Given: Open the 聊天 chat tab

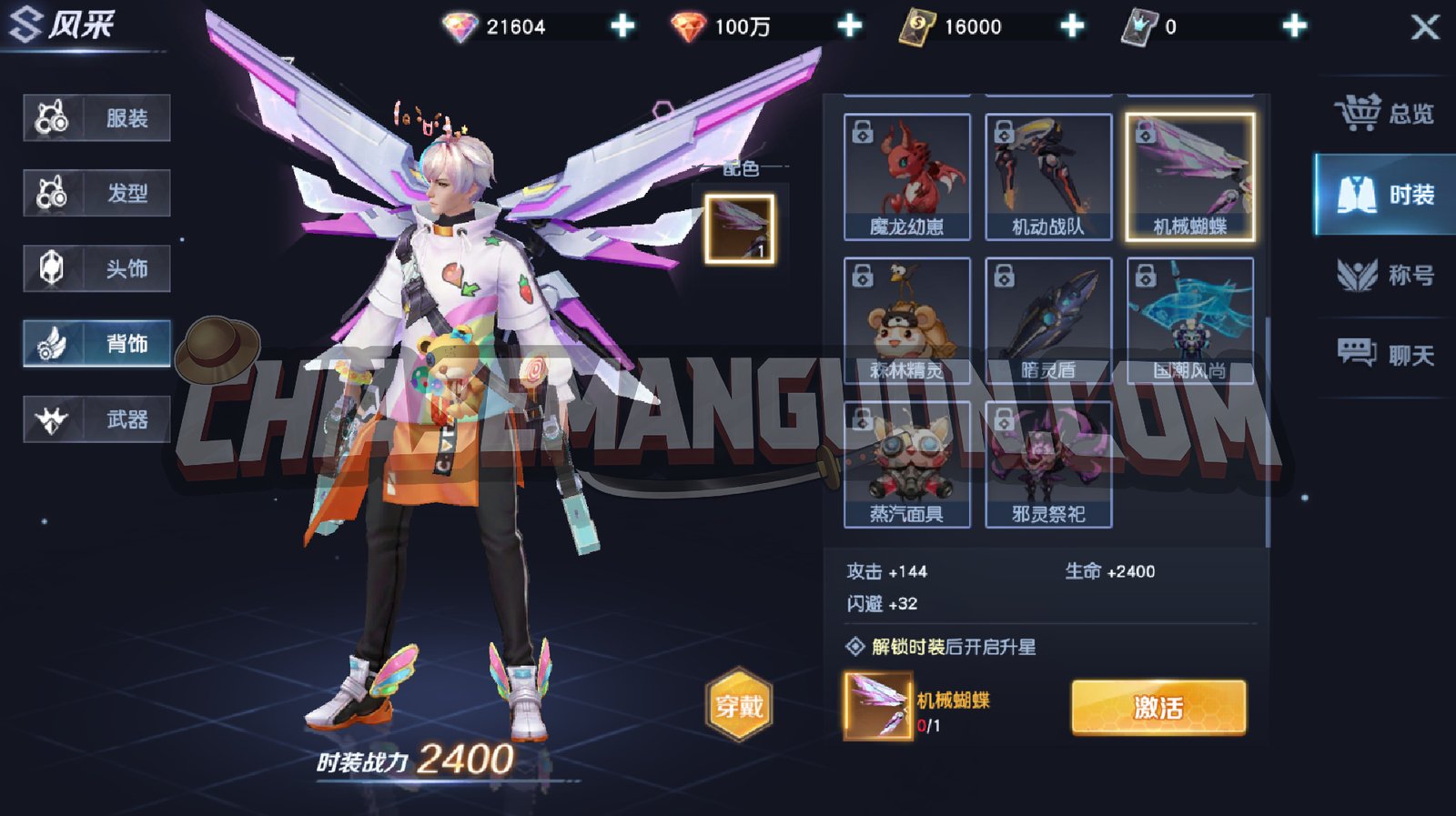Looking at the screenshot, I should (x=1385, y=354).
